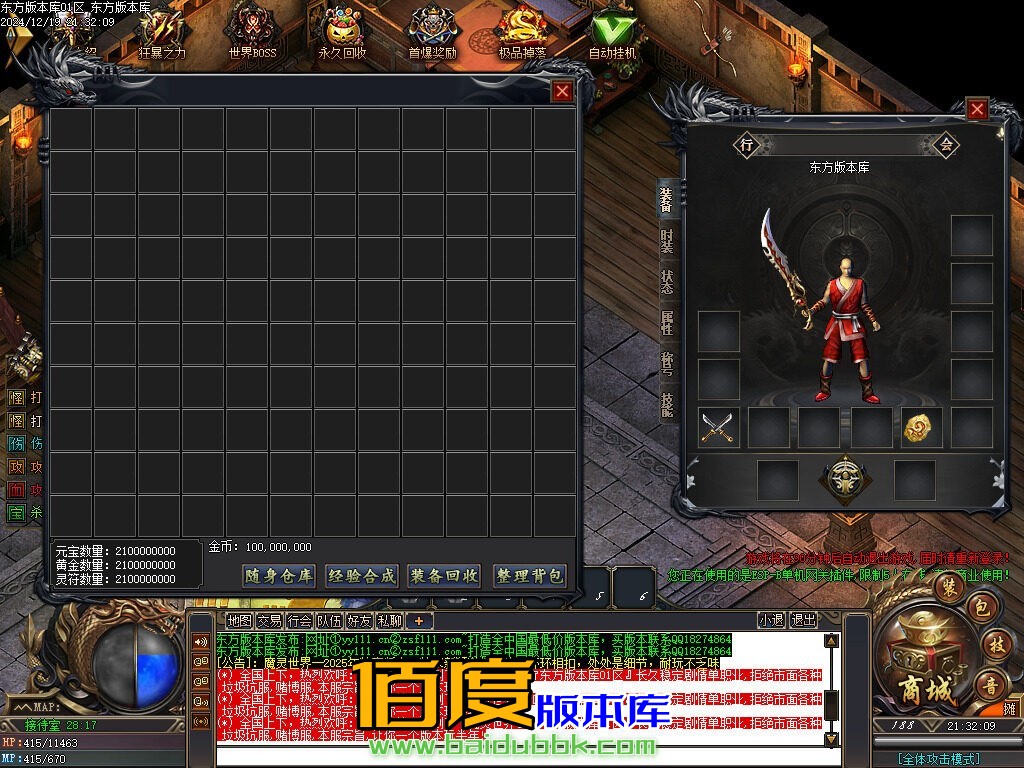This screenshot has height=768, width=1024.
Task: Show the 属性 attributes tab
Action: coord(667,322)
